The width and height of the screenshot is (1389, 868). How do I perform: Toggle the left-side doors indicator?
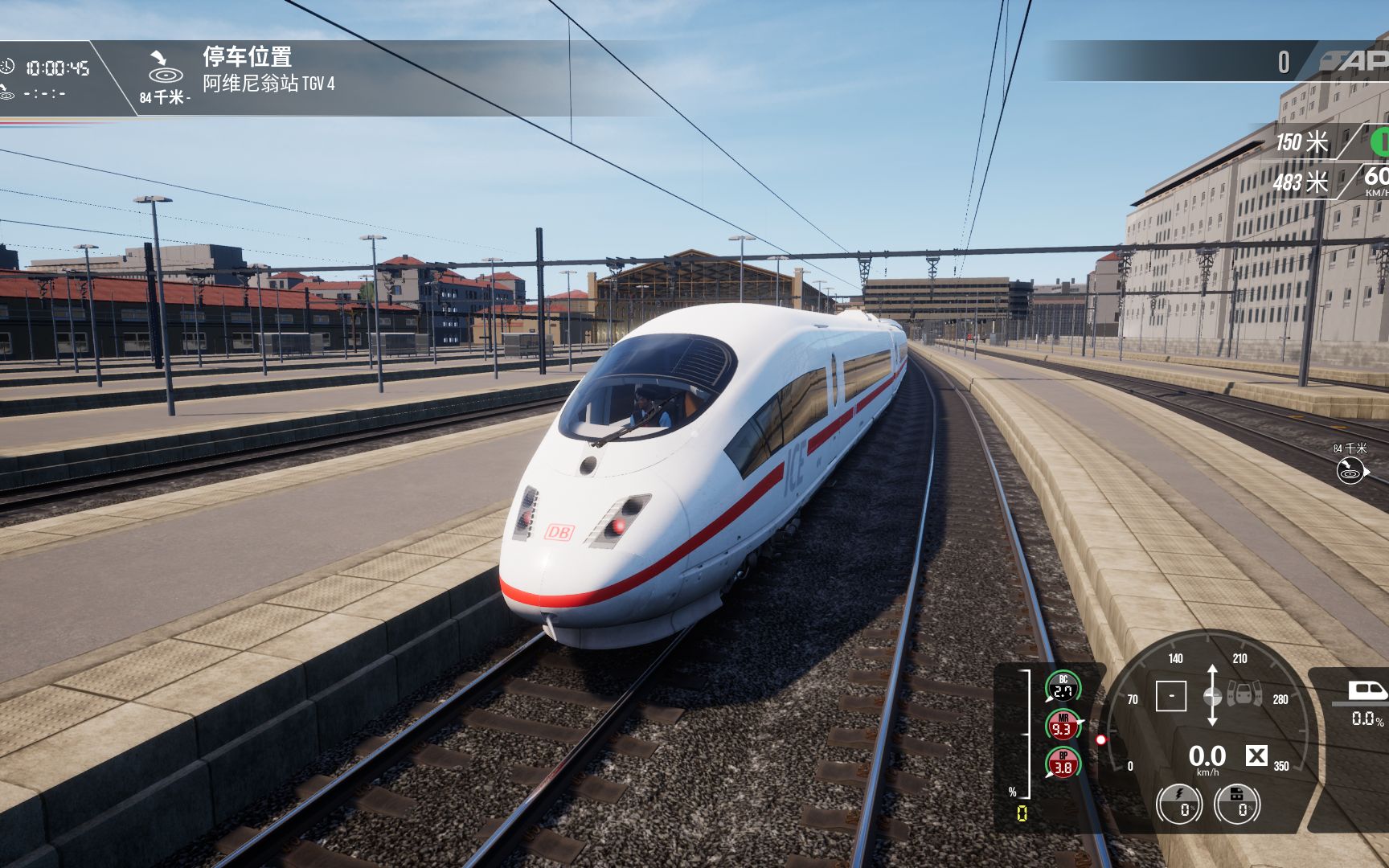[x=1231, y=693]
